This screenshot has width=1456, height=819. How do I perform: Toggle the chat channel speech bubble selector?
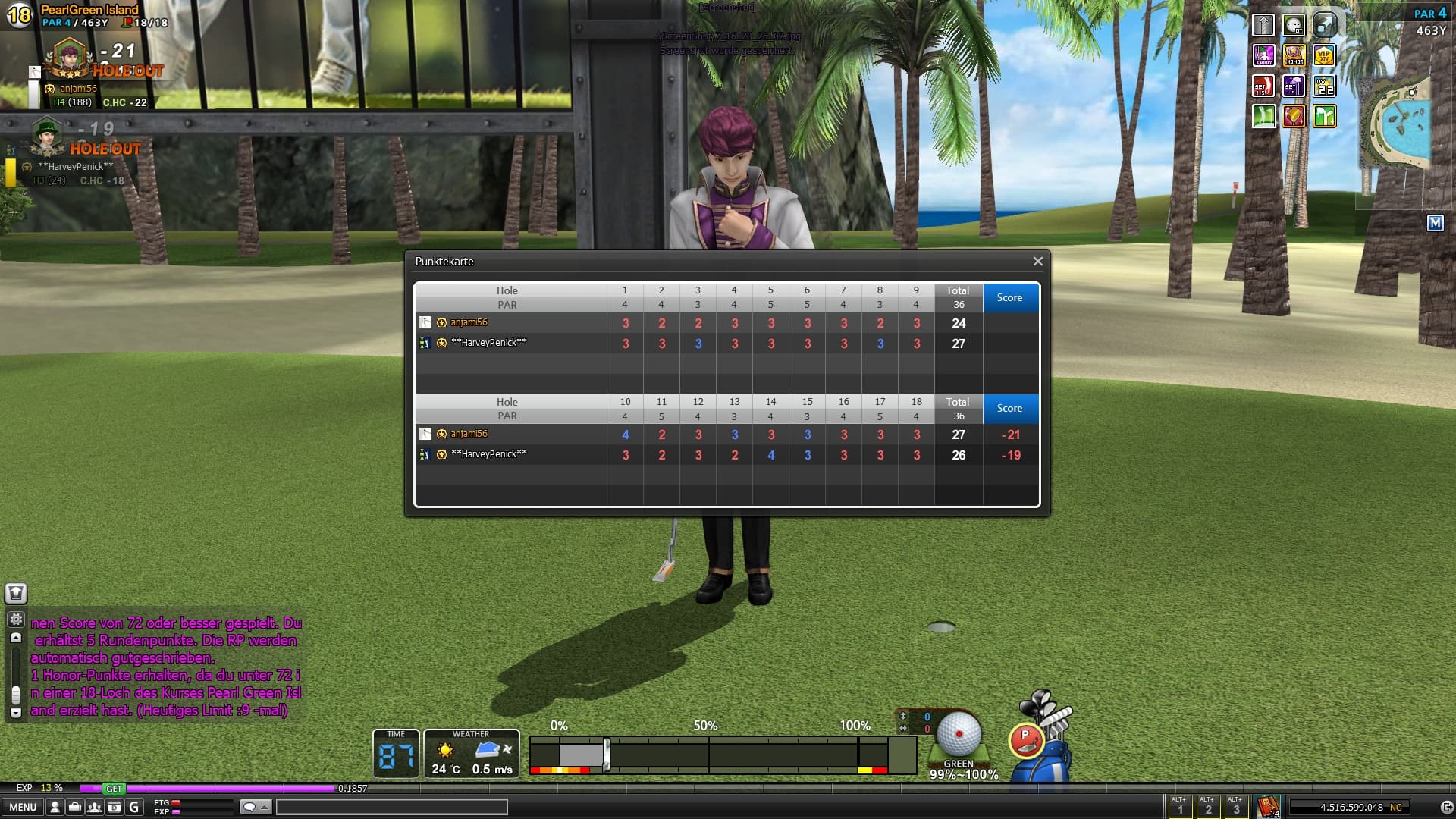[x=254, y=807]
